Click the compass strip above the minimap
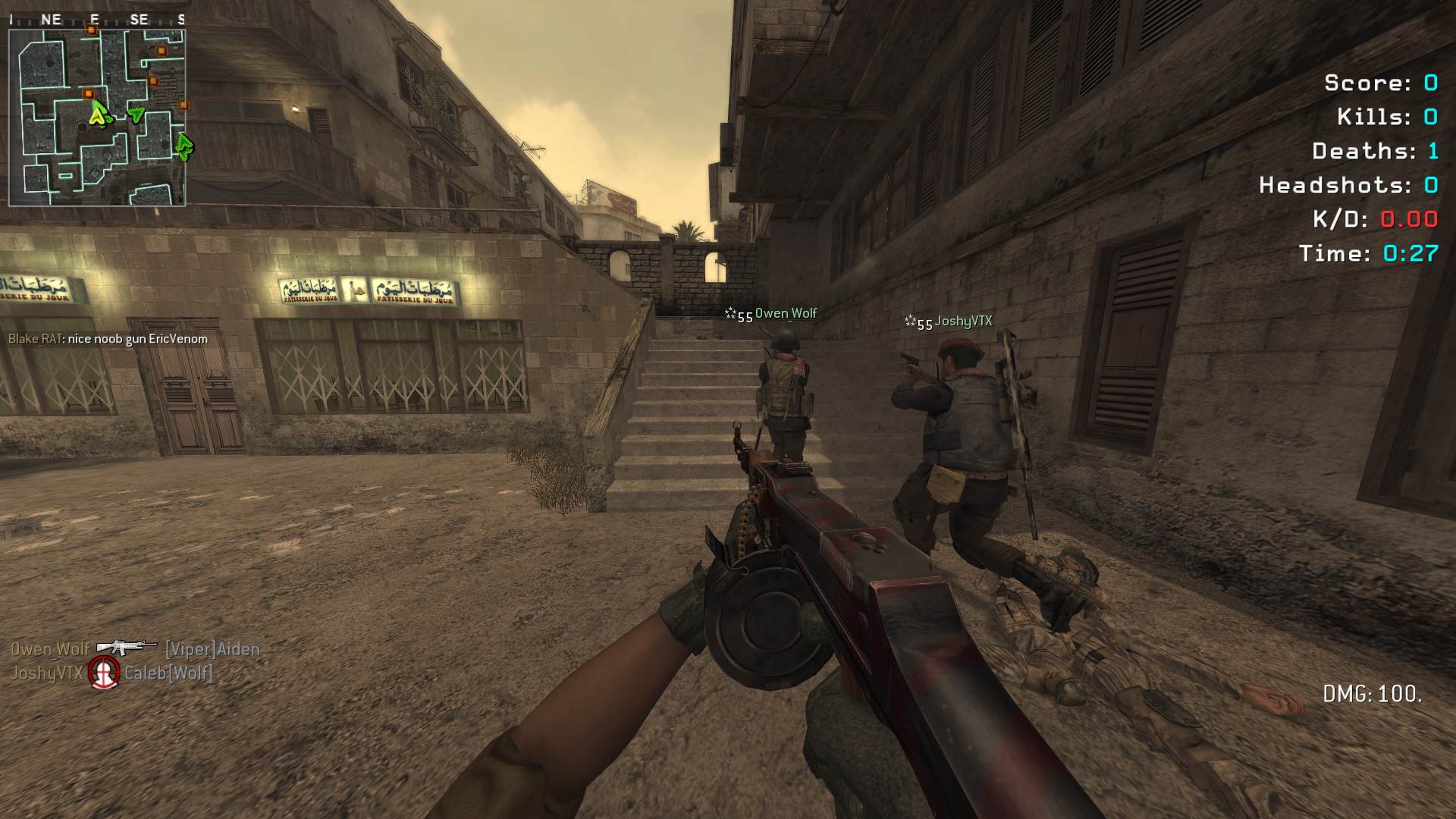This screenshot has width=1456, height=819. click(97, 20)
